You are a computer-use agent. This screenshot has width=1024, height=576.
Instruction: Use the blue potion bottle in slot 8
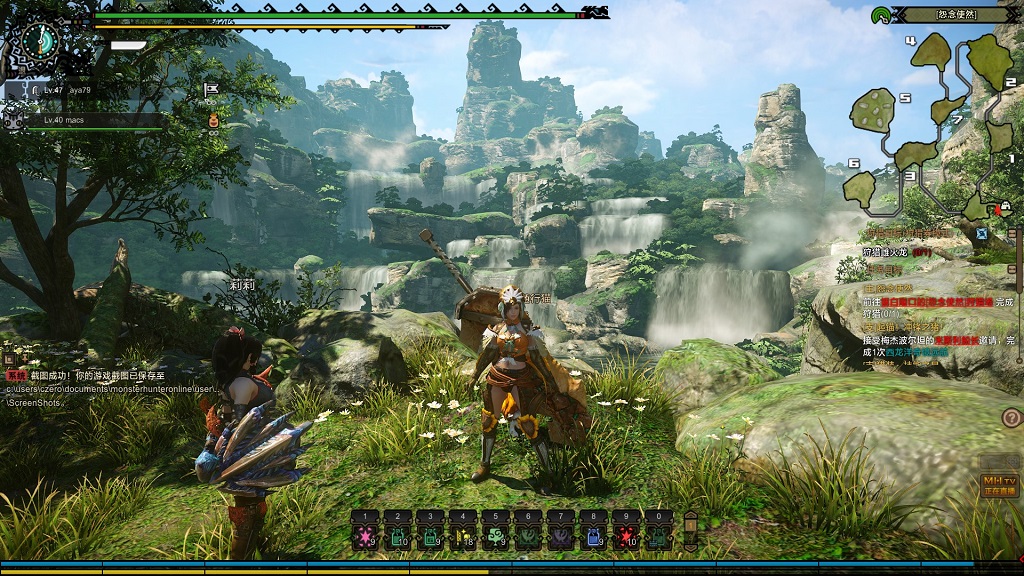point(593,537)
